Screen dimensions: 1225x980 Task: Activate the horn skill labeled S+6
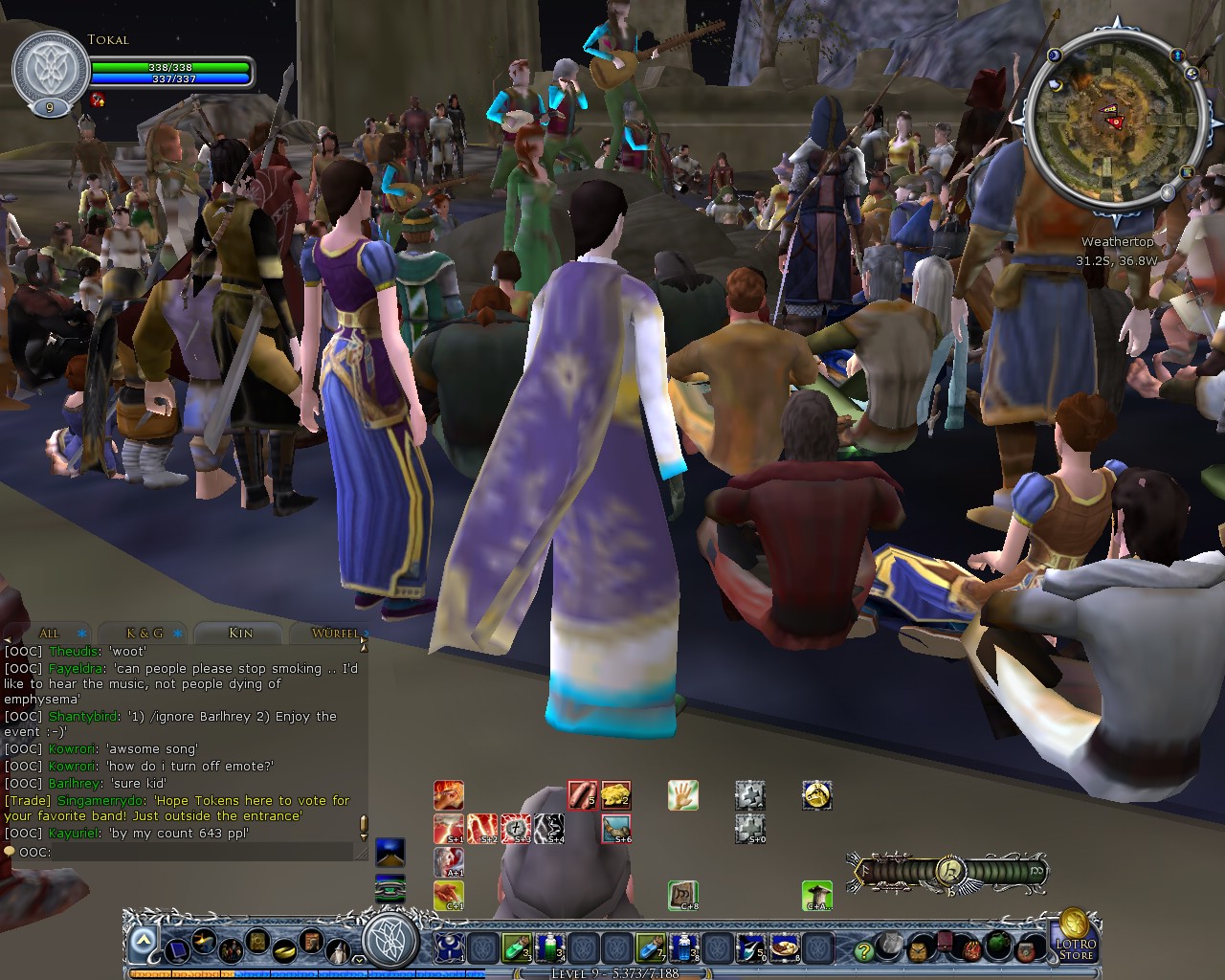(615, 828)
